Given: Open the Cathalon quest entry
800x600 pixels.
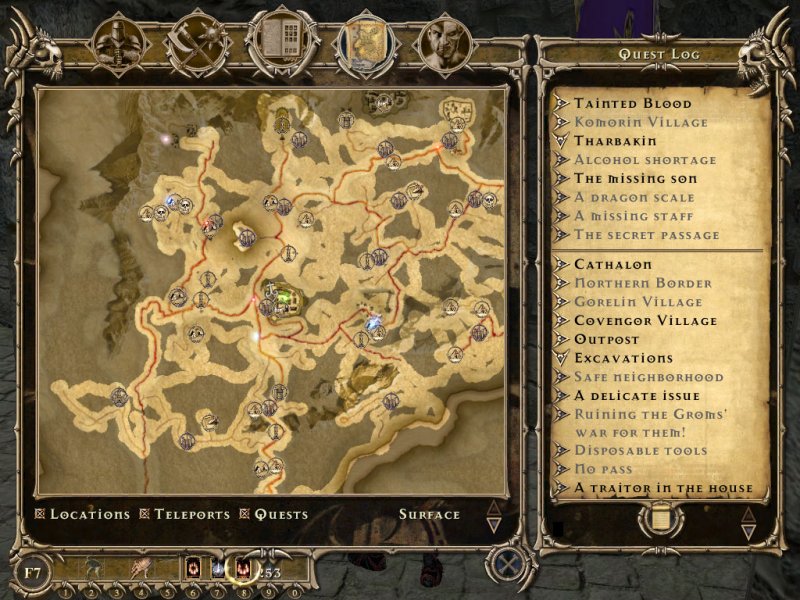Looking at the screenshot, I should point(612,265).
